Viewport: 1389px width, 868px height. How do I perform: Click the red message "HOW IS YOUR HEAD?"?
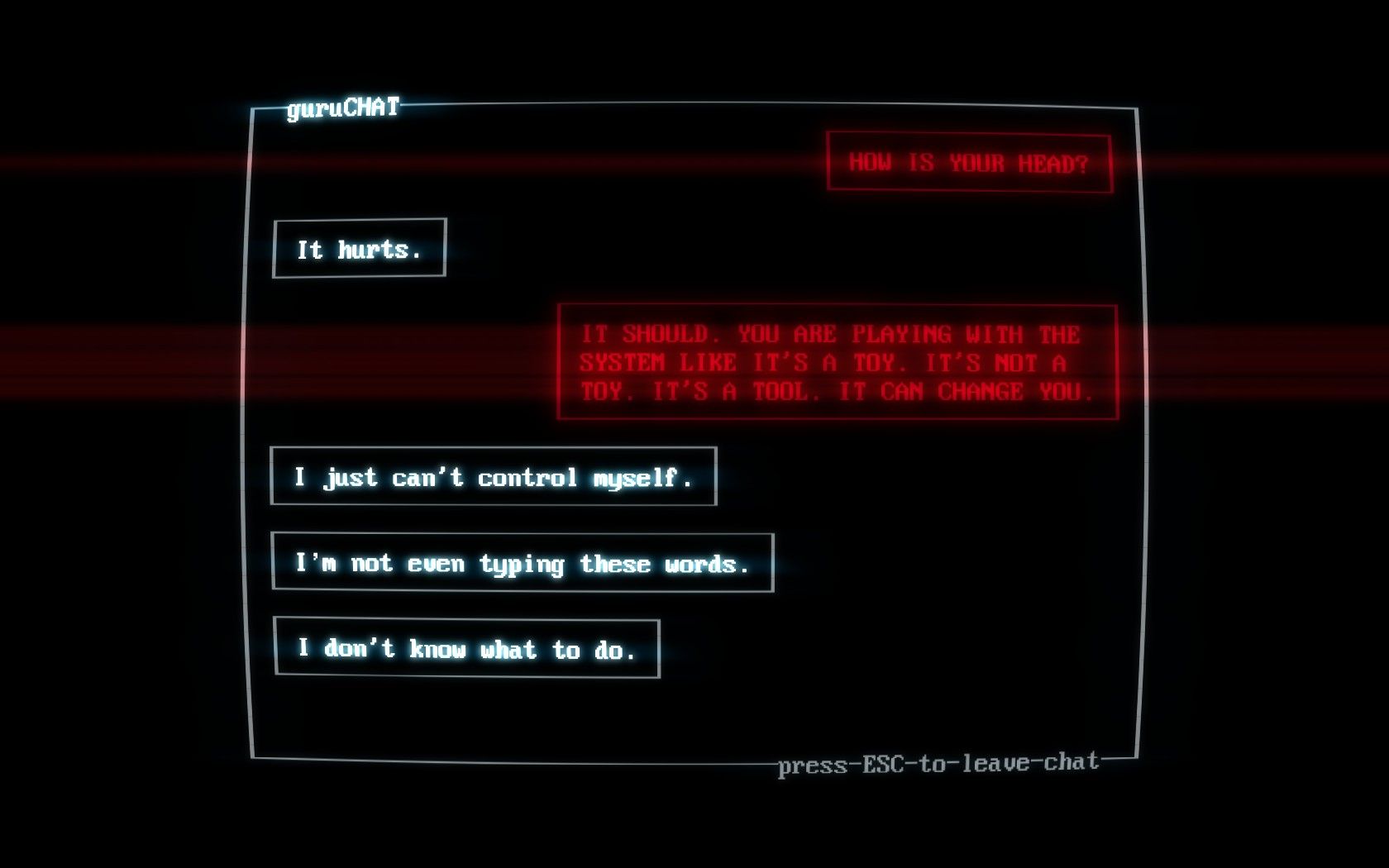pos(969,163)
